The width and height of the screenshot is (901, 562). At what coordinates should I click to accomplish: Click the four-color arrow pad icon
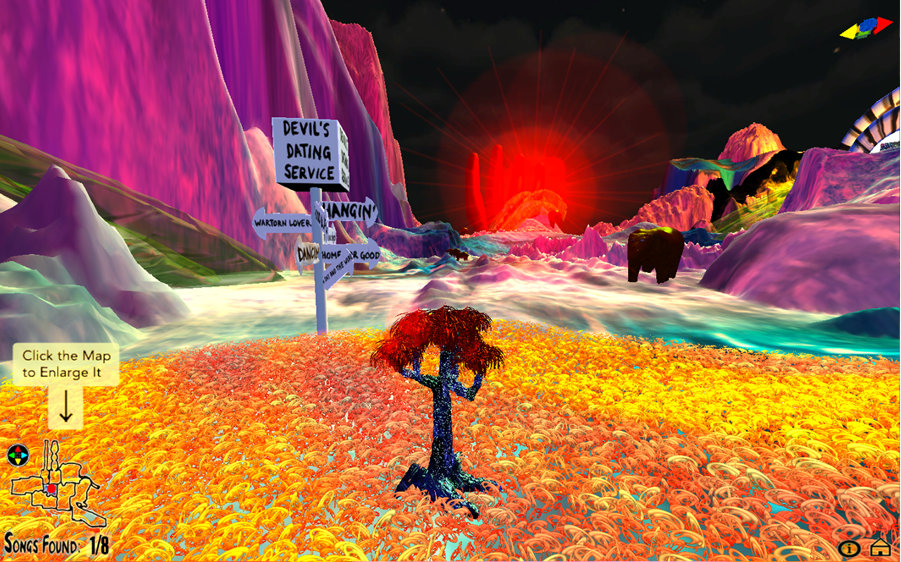point(18,456)
